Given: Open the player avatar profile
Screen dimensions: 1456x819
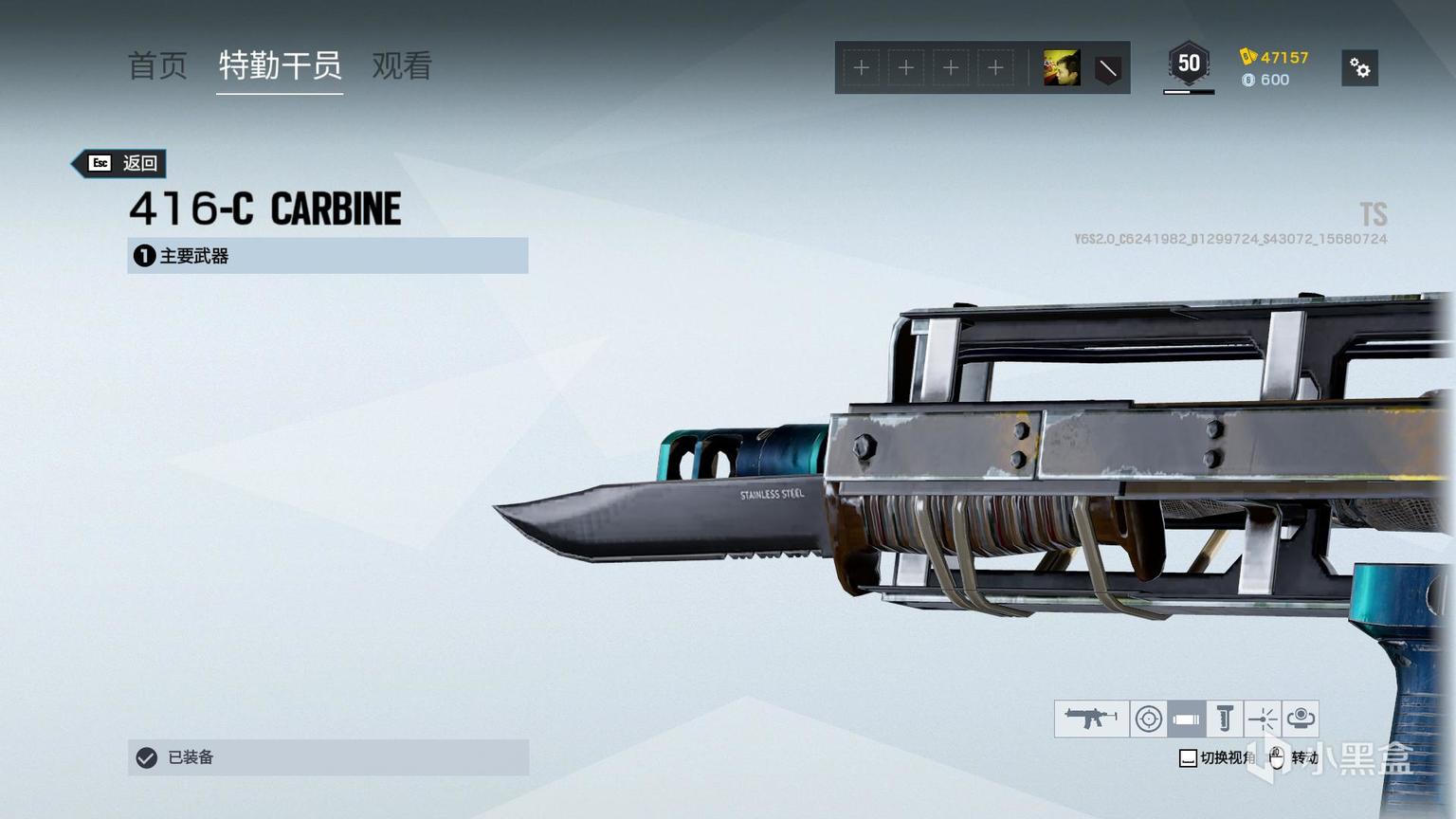Looking at the screenshot, I should point(1062,68).
